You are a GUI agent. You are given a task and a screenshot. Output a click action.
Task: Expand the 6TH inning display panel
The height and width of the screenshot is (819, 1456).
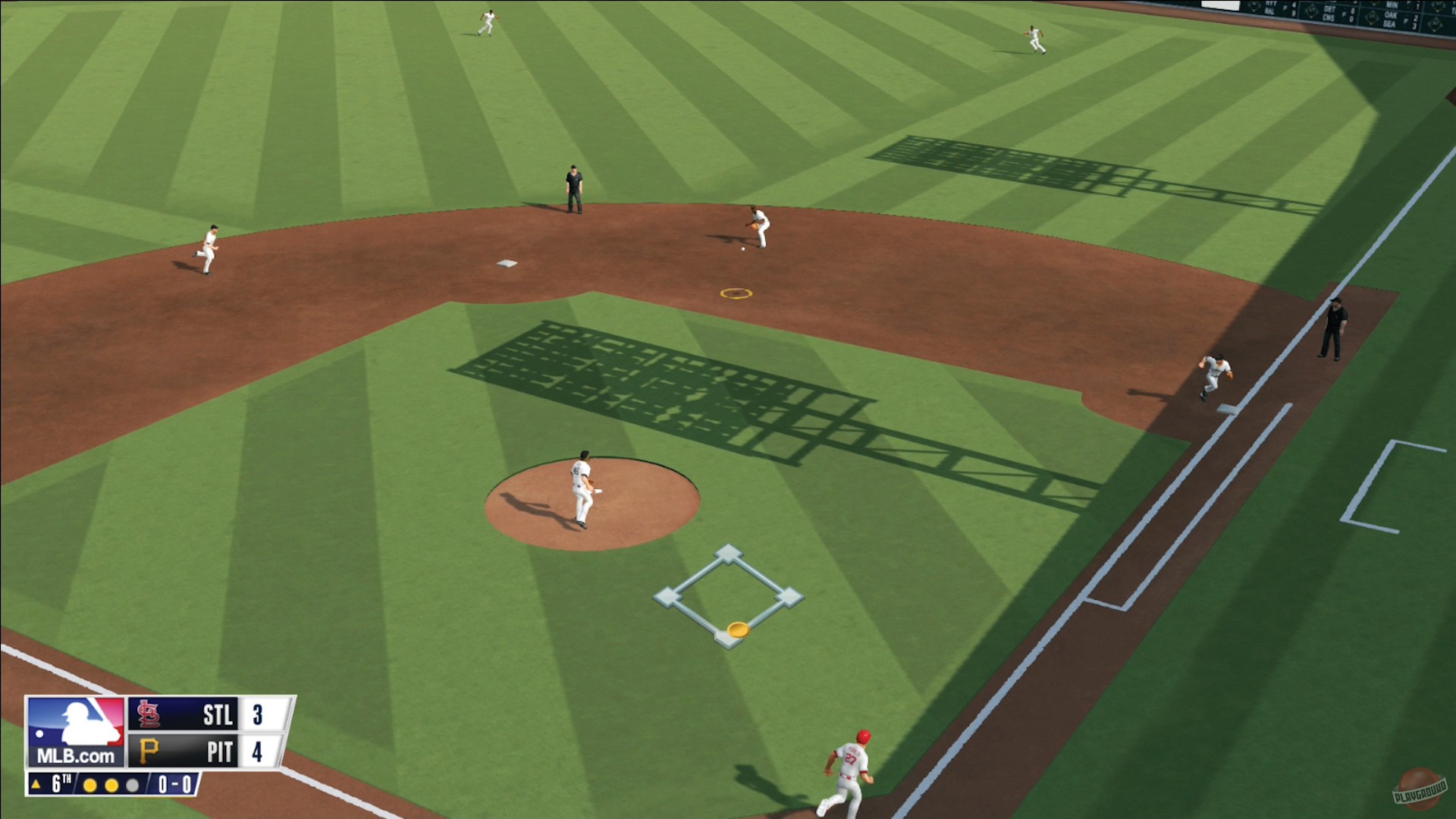[x=59, y=783]
